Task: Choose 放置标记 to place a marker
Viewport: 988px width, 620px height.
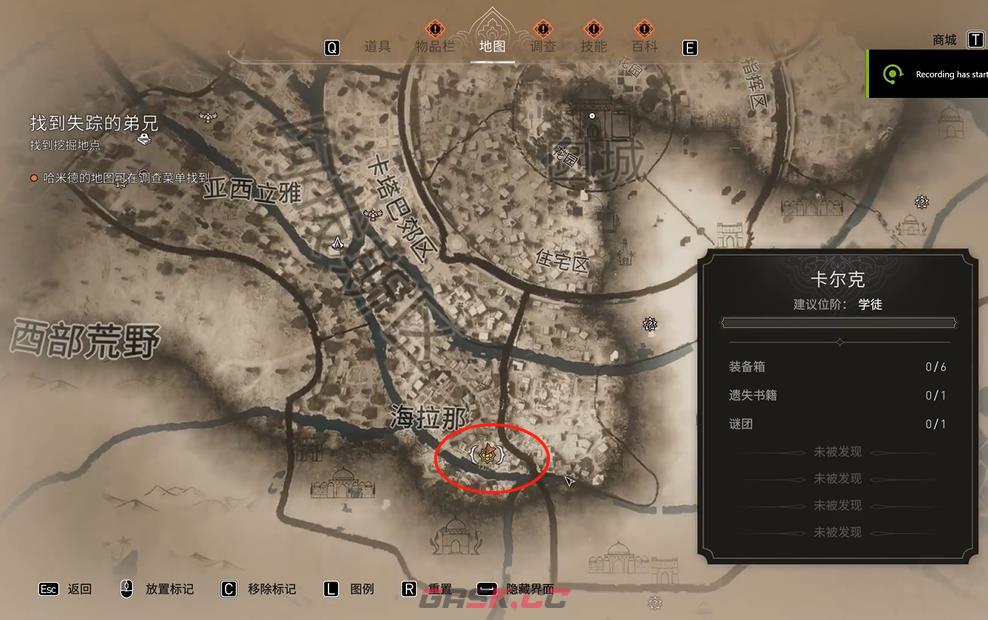Action: coord(169,589)
